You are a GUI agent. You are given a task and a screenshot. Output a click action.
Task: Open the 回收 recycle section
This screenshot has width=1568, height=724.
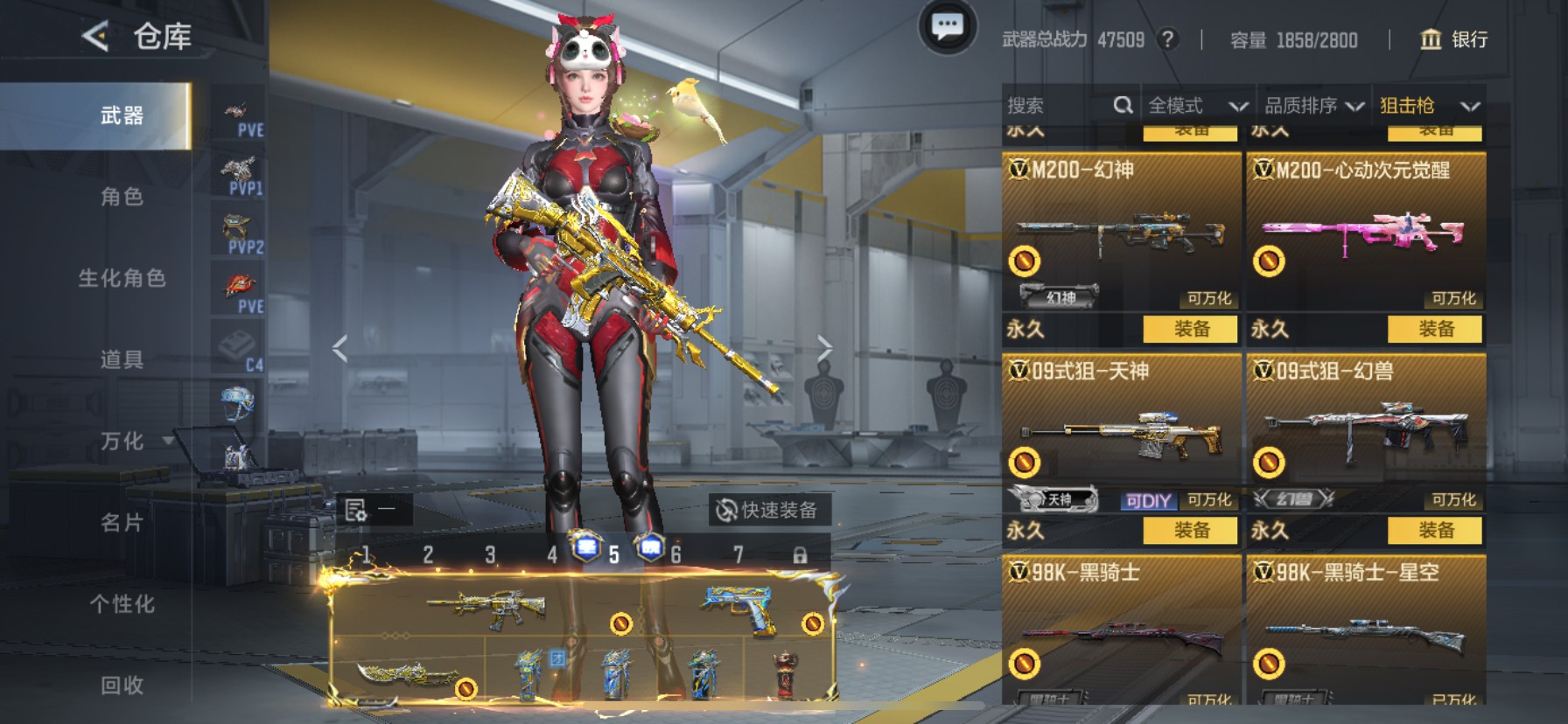pyautogui.click(x=122, y=686)
